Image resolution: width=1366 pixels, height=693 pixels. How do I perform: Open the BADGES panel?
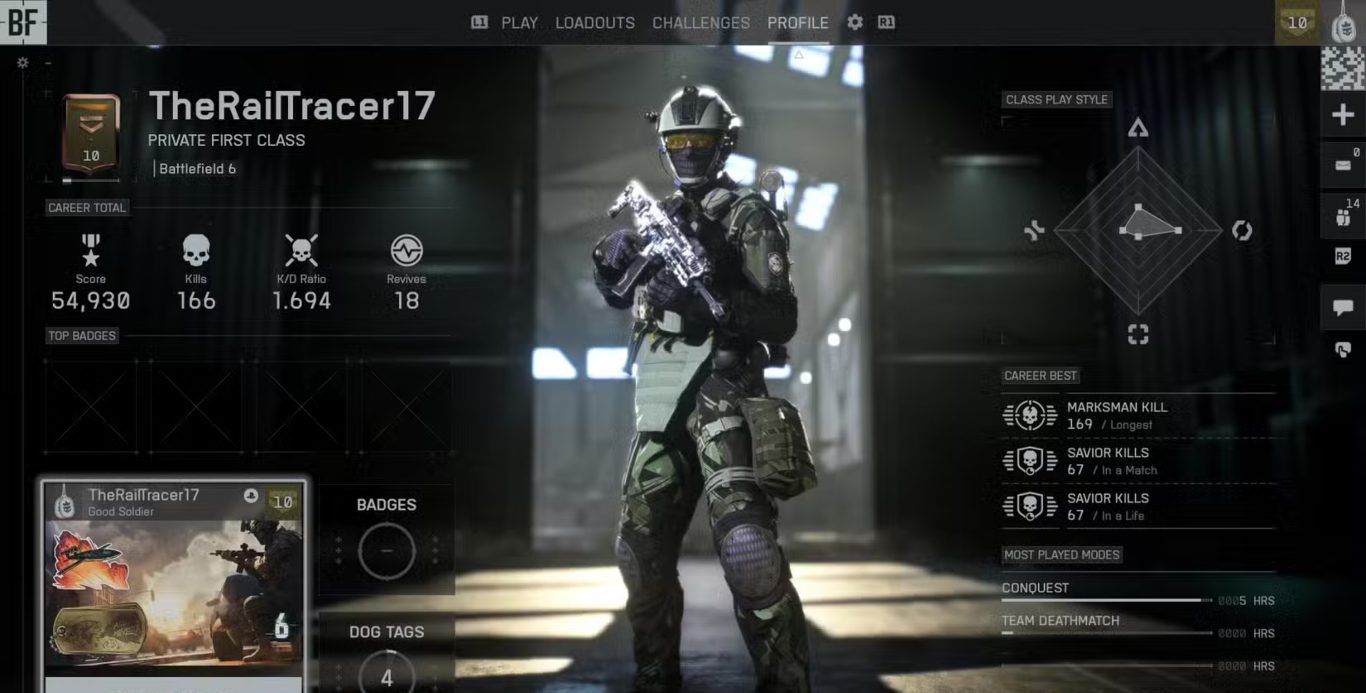pyautogui.click(x=386, y=538)
